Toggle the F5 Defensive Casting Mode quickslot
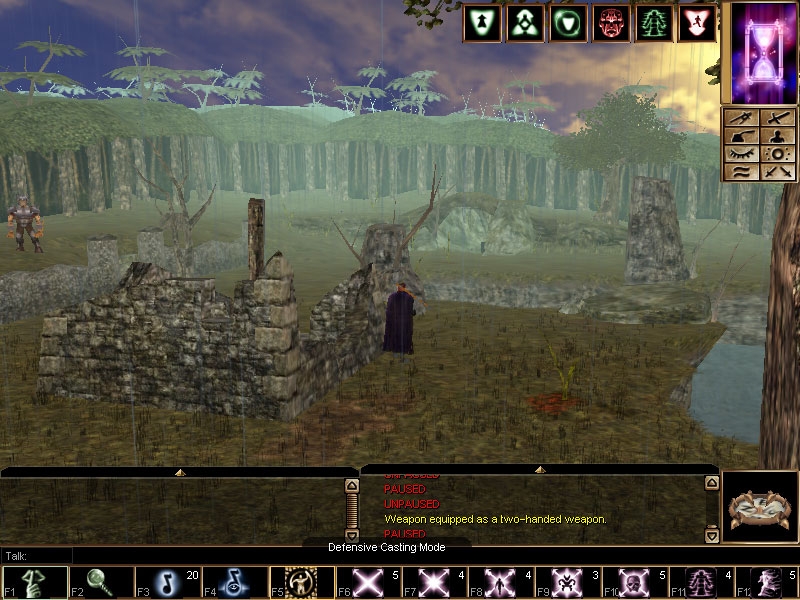Viewport: 800px width, 600px height. click(301, 582)
